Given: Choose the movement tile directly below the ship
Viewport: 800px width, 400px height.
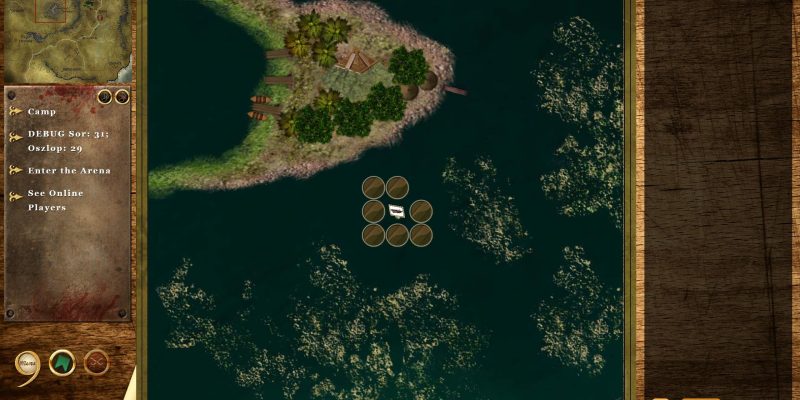Looking at the screenshot, I should pyautogui.click(x=397, y=235).
